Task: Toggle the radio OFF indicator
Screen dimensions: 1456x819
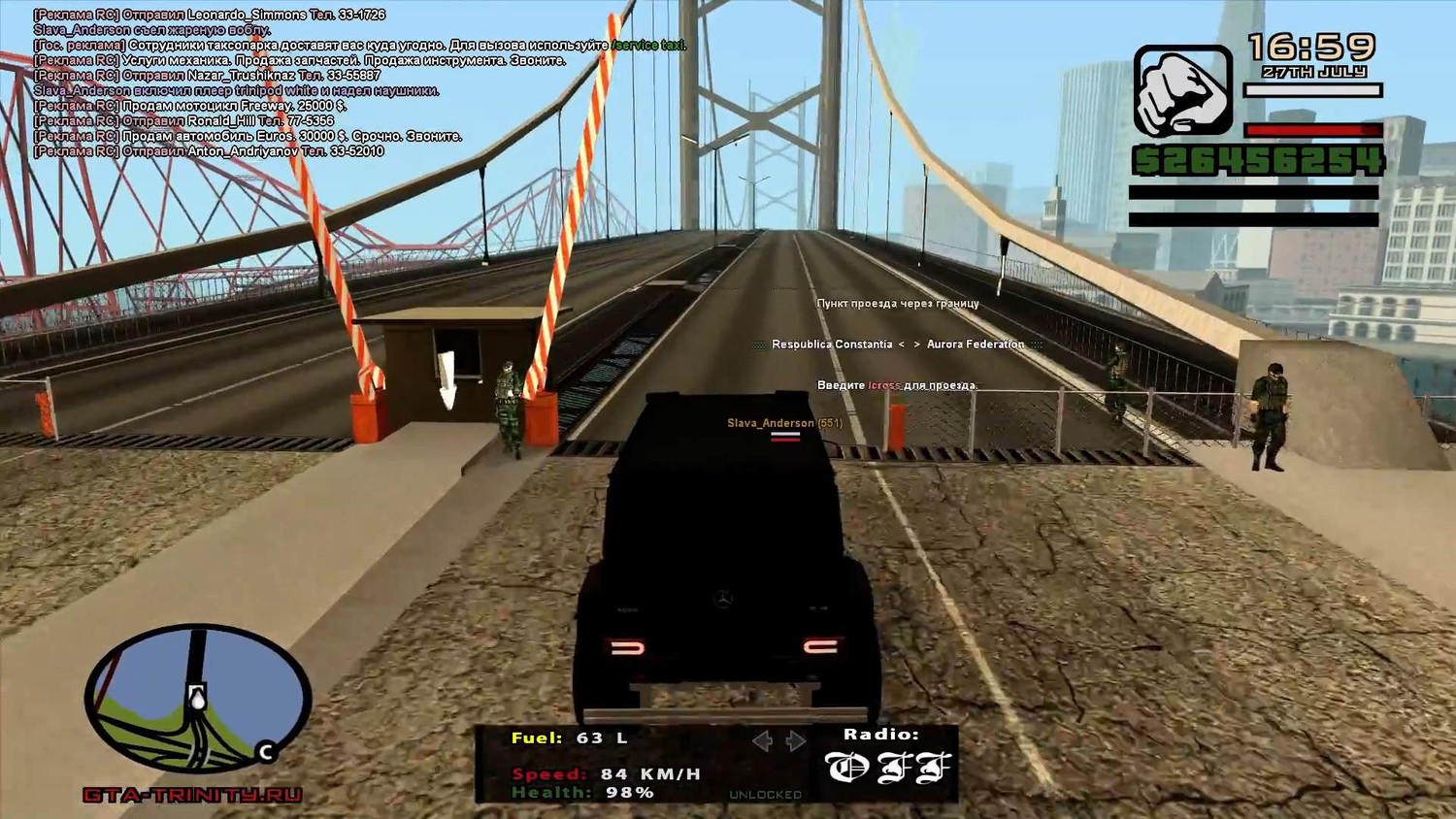Action: coord(887,769)
